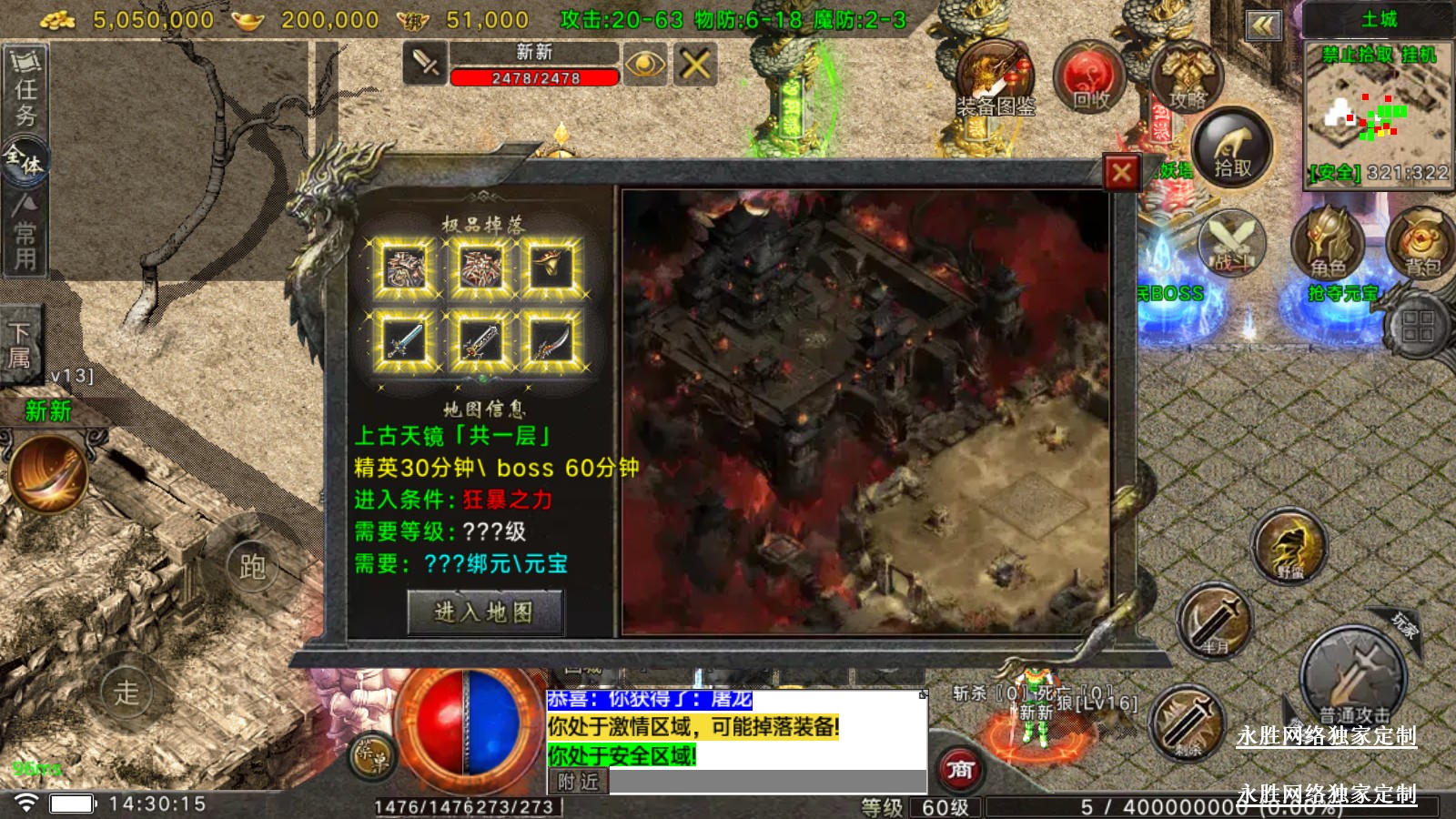This screenshot has width=1456, height=819.
Task: Open the 任务 quest tab
Action: tap(25, 89)
